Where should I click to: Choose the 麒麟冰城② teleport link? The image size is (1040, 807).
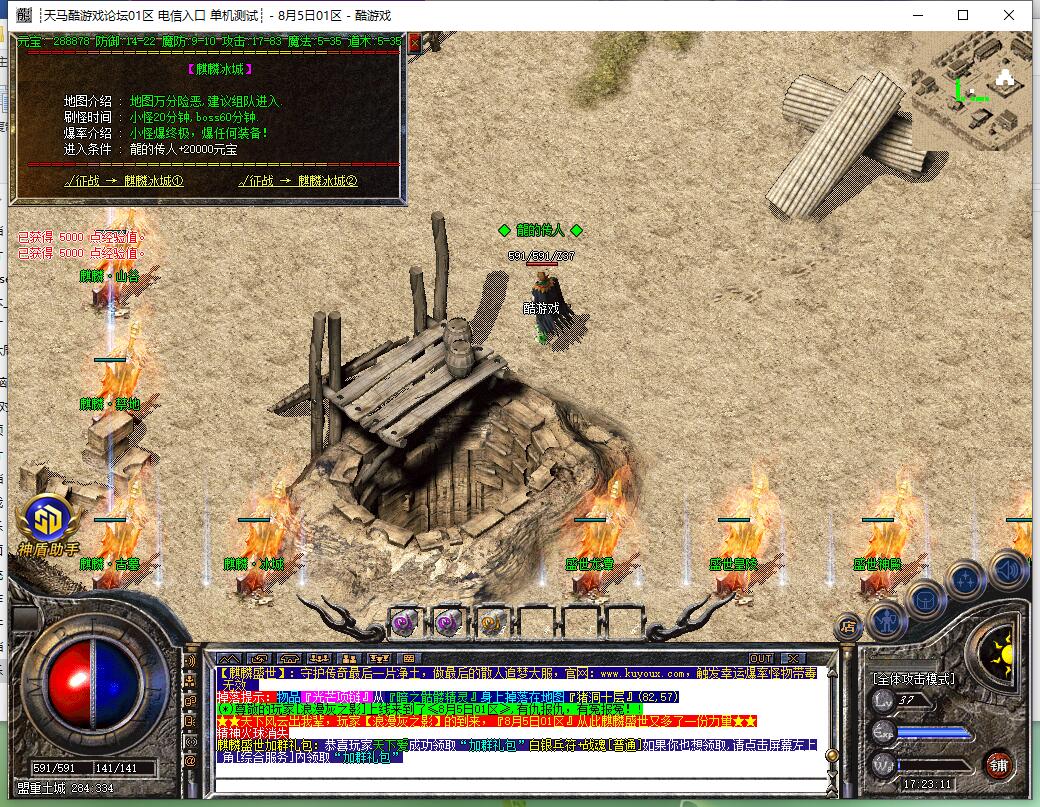point(298,181)
